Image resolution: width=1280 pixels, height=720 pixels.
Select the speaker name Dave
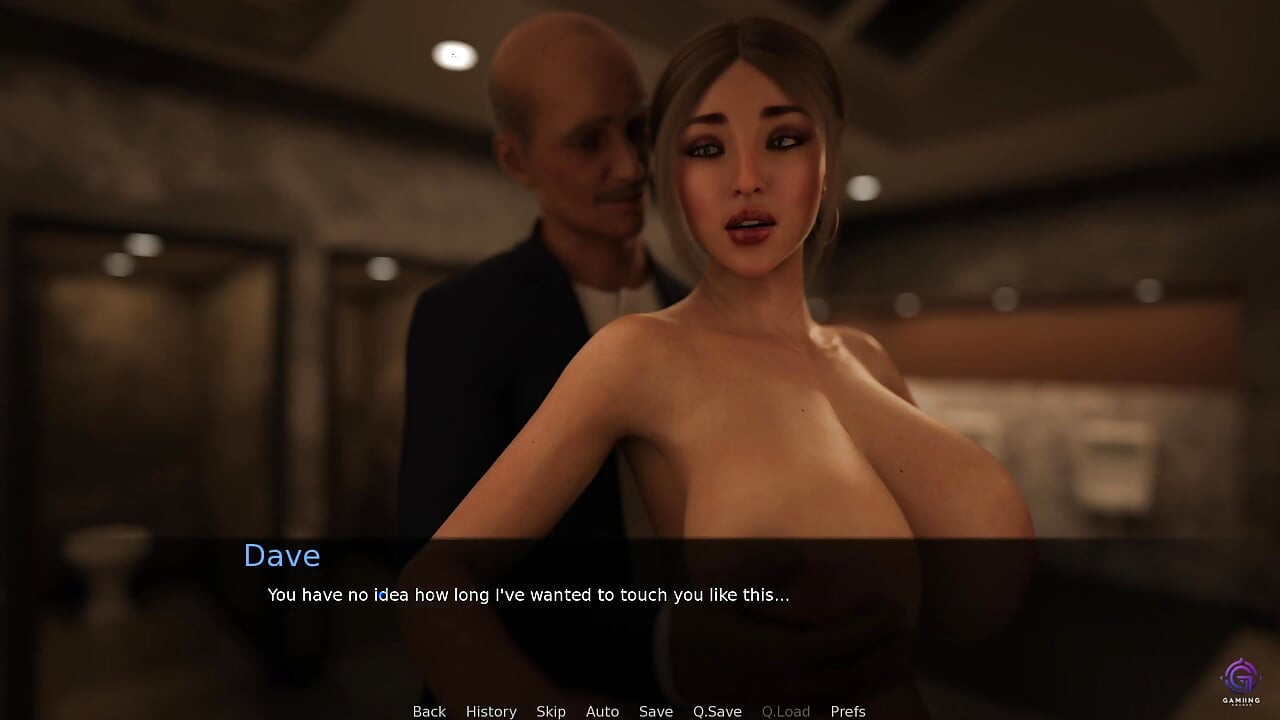282,556
